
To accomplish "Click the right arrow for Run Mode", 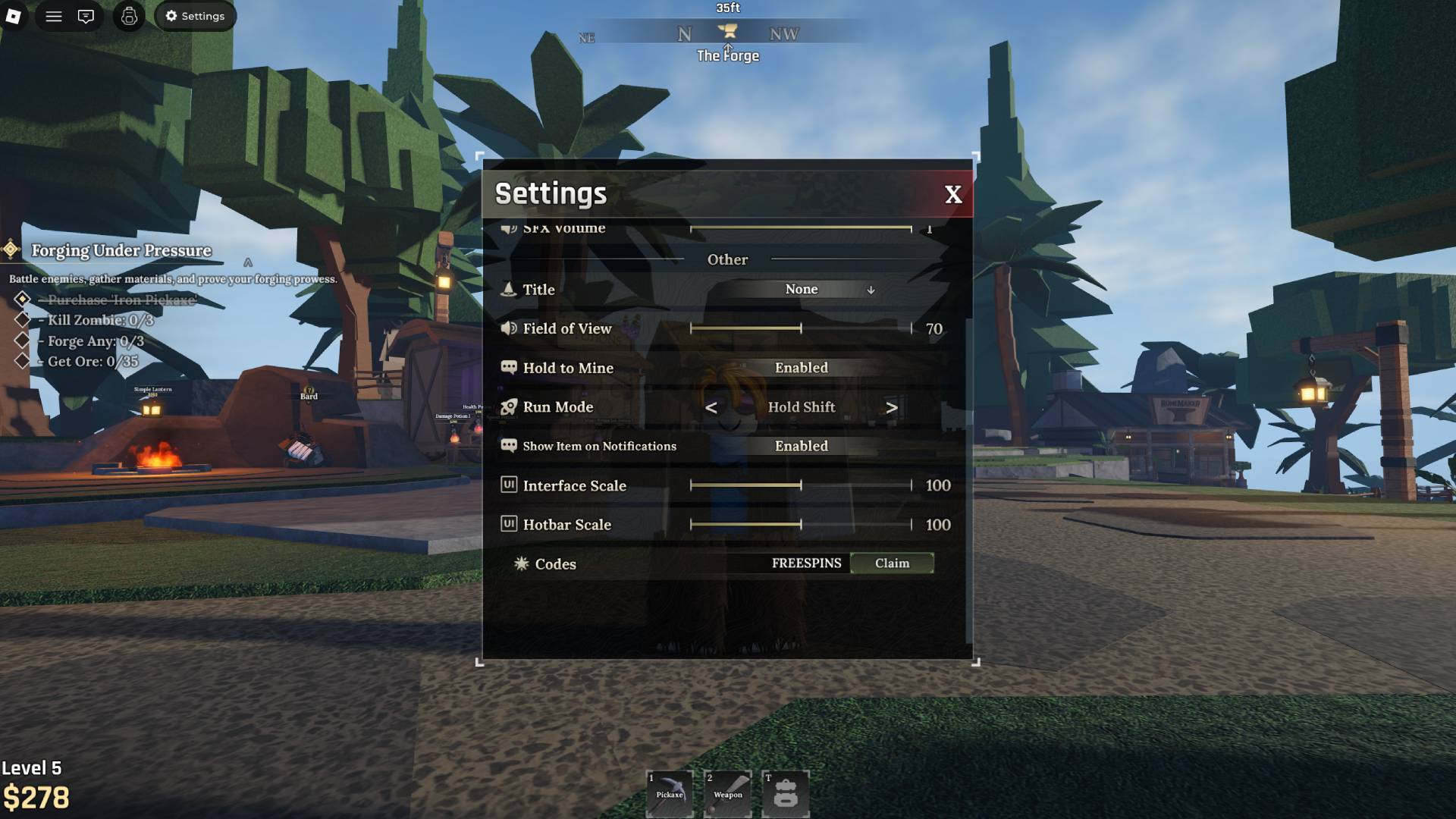I will 892,407.
